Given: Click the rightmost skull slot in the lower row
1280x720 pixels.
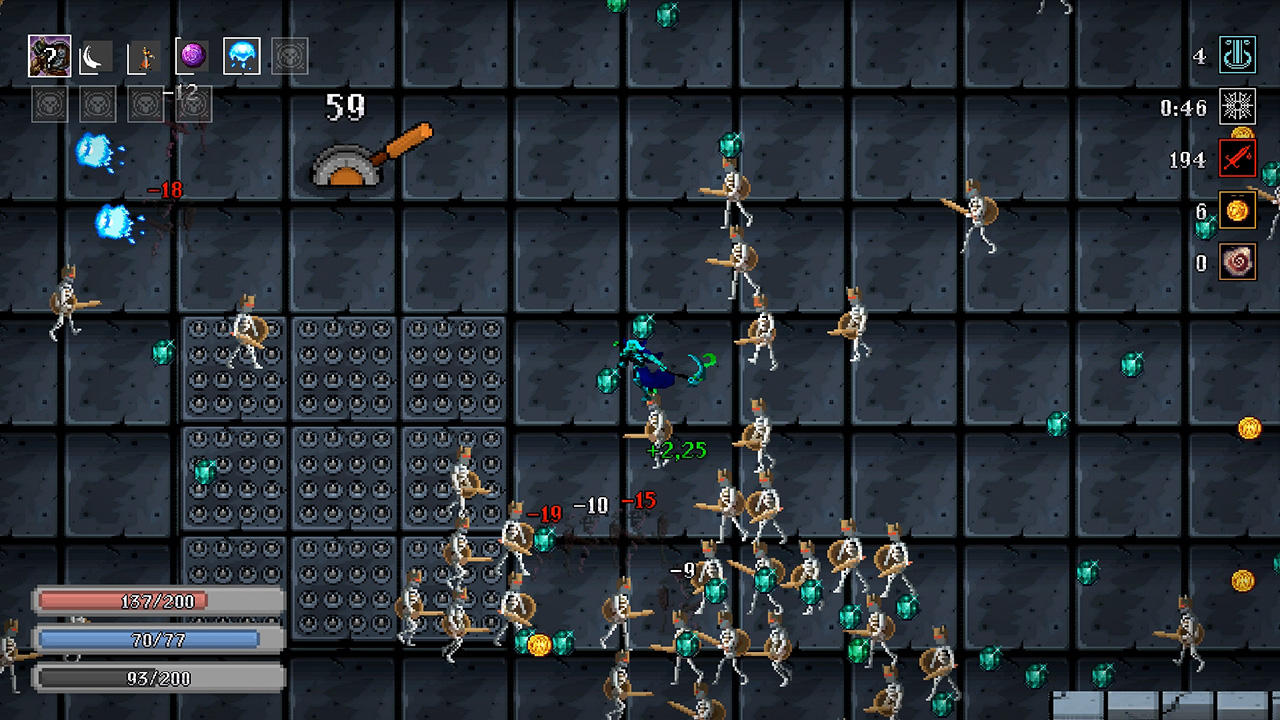Looking at the screenshot, I should point(193,103).
